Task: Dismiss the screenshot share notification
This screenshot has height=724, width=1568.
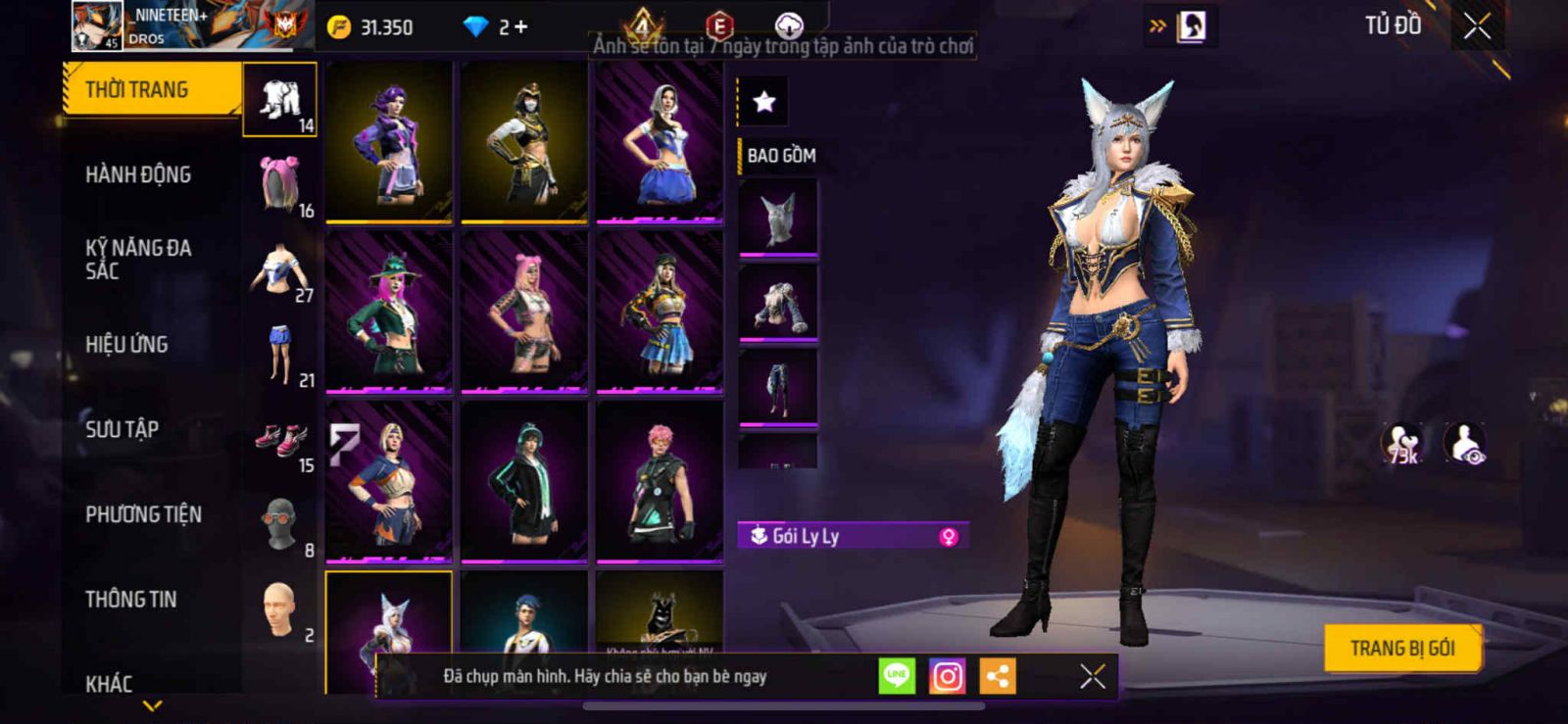Action: [1092, 676]
